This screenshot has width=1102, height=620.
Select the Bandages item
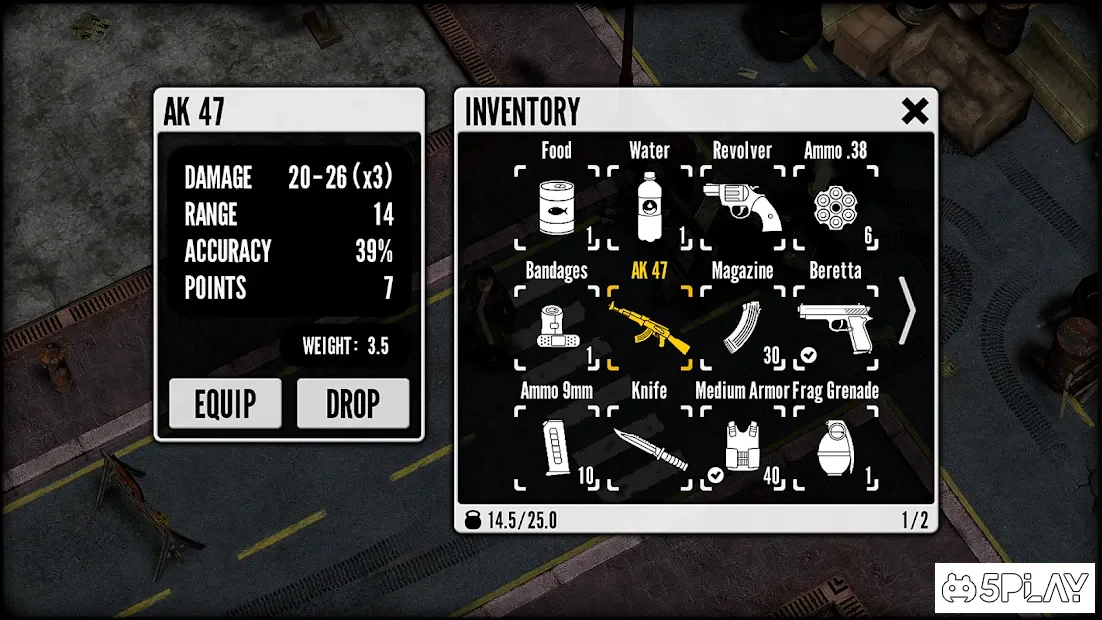coord(557,327)
